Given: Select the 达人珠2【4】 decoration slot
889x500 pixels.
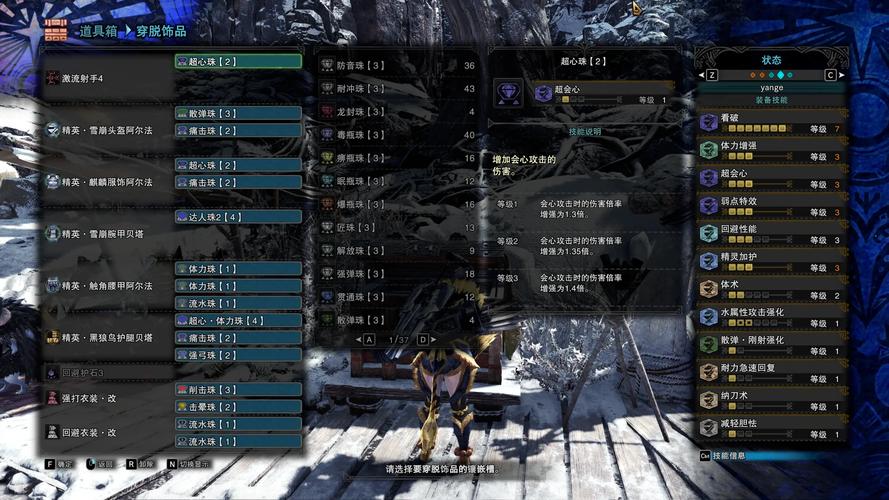Looking at the screenshot, I should (238, 216).
